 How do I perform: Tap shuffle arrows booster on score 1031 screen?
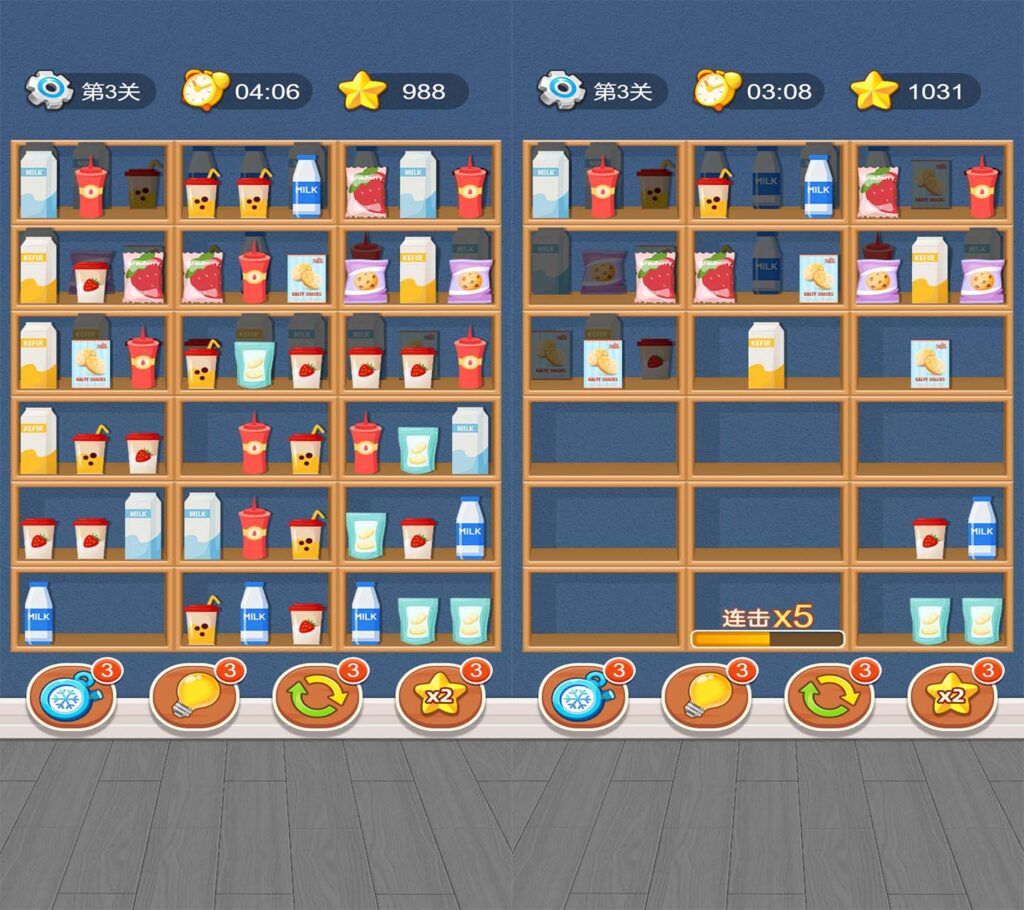coord(828,696)
